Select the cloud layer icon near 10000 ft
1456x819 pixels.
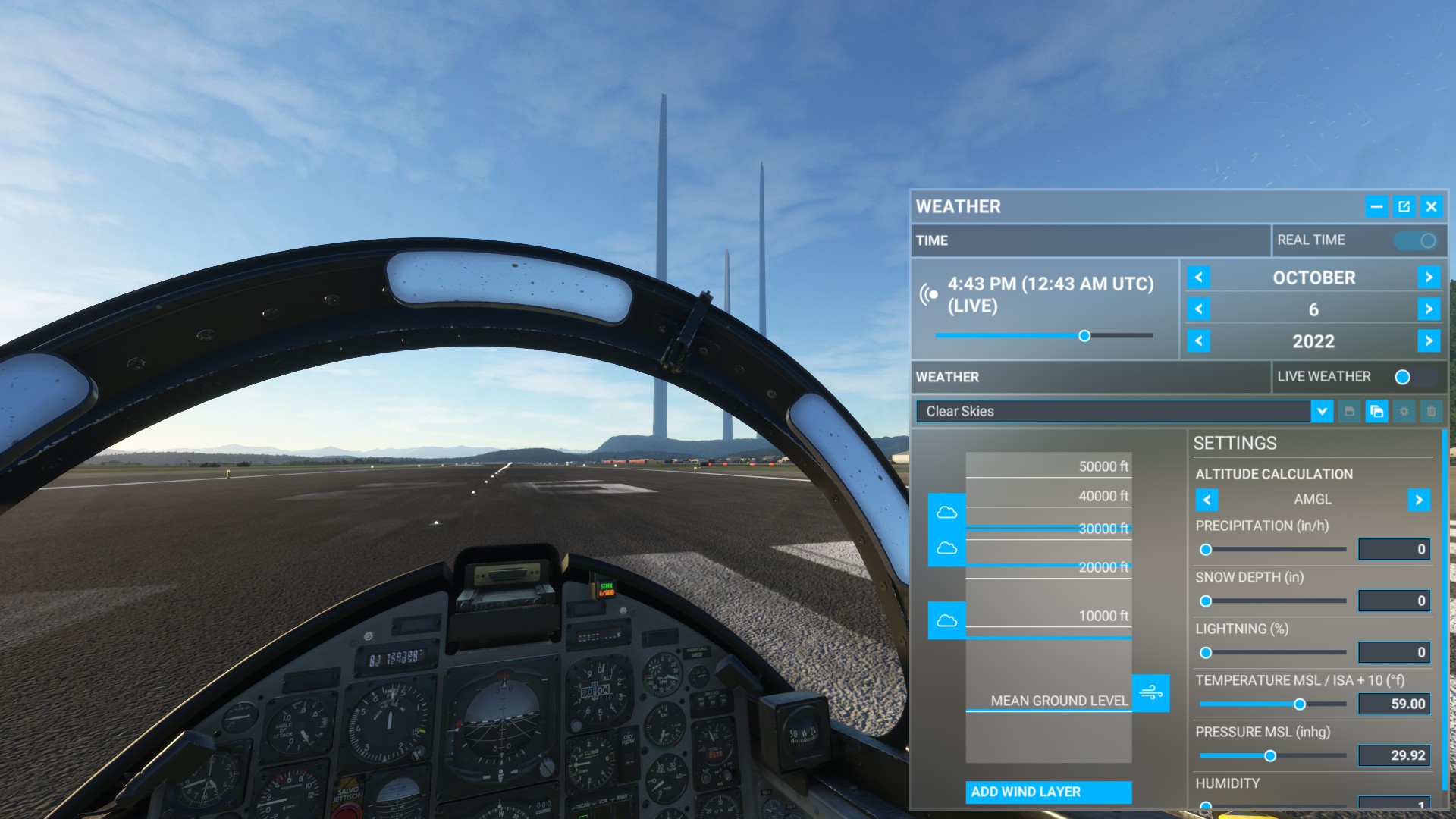[946, 618]
